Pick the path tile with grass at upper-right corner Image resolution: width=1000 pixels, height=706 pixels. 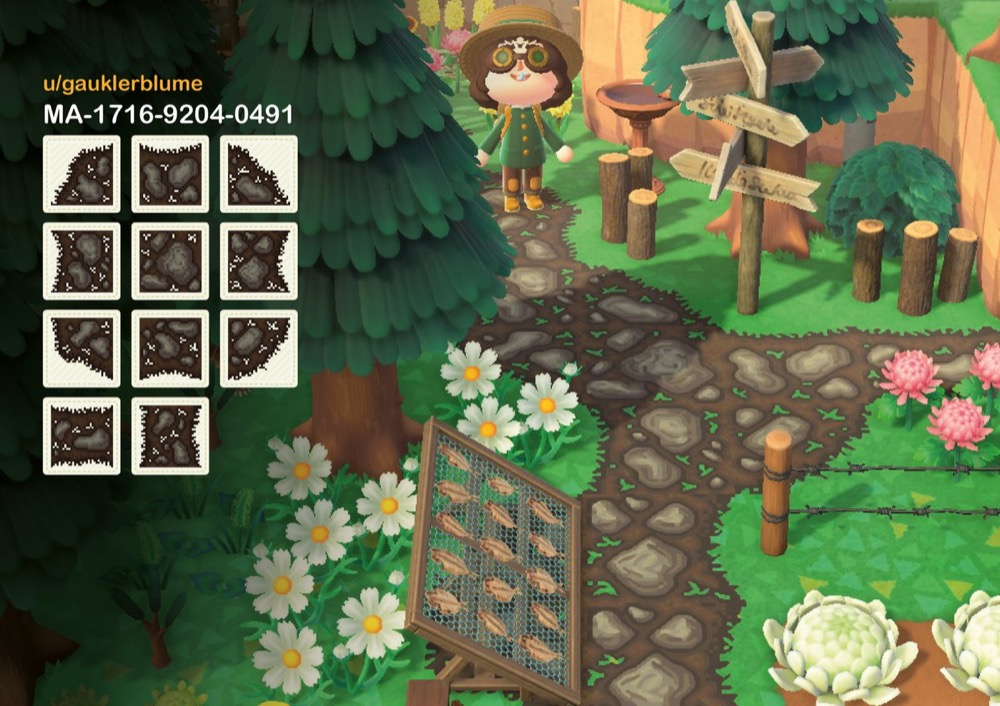point(258,174)
